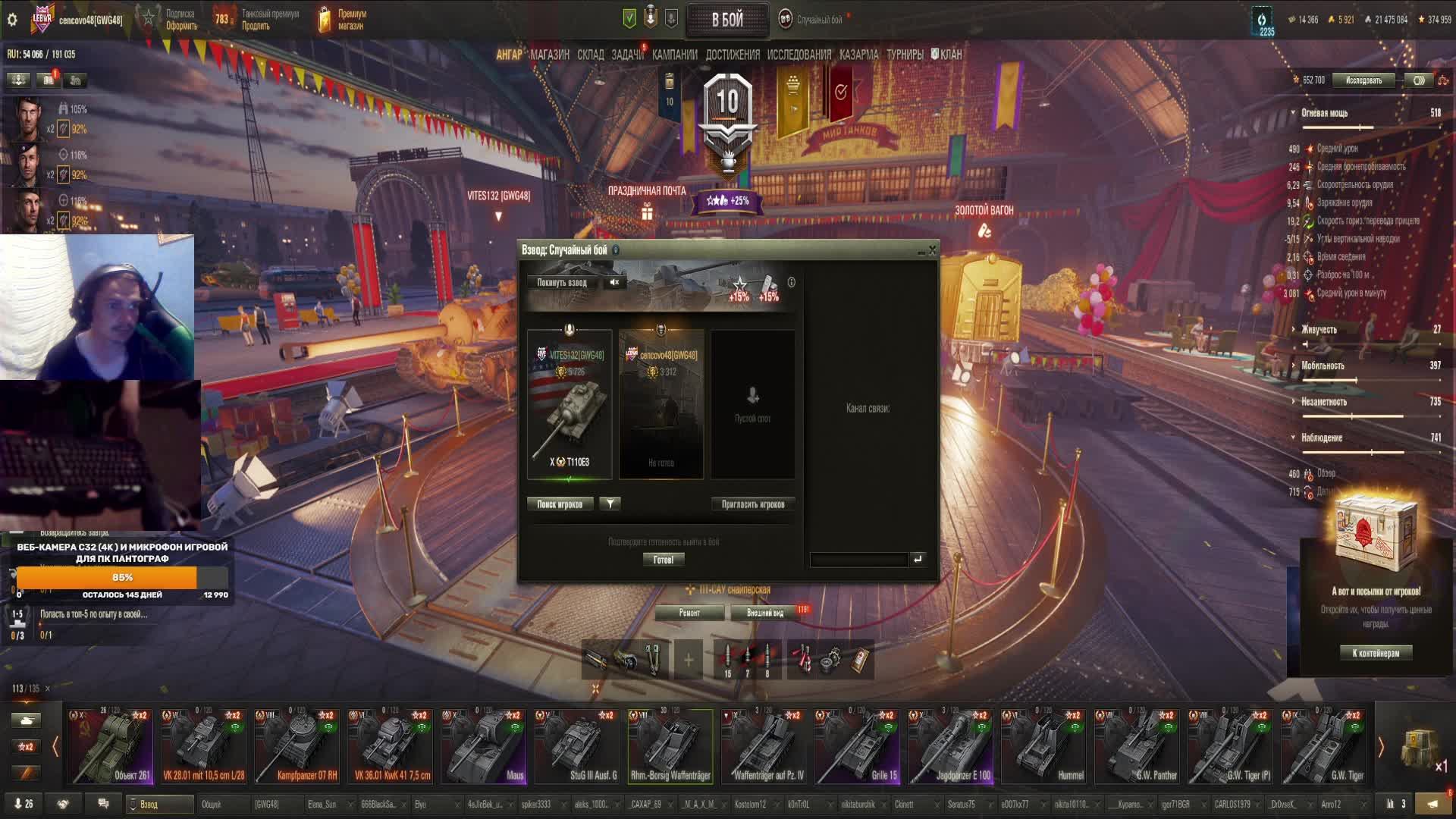Click the platoon chat input field
Viewport: 1456px width, 819px height.
(x=858, y=560)
